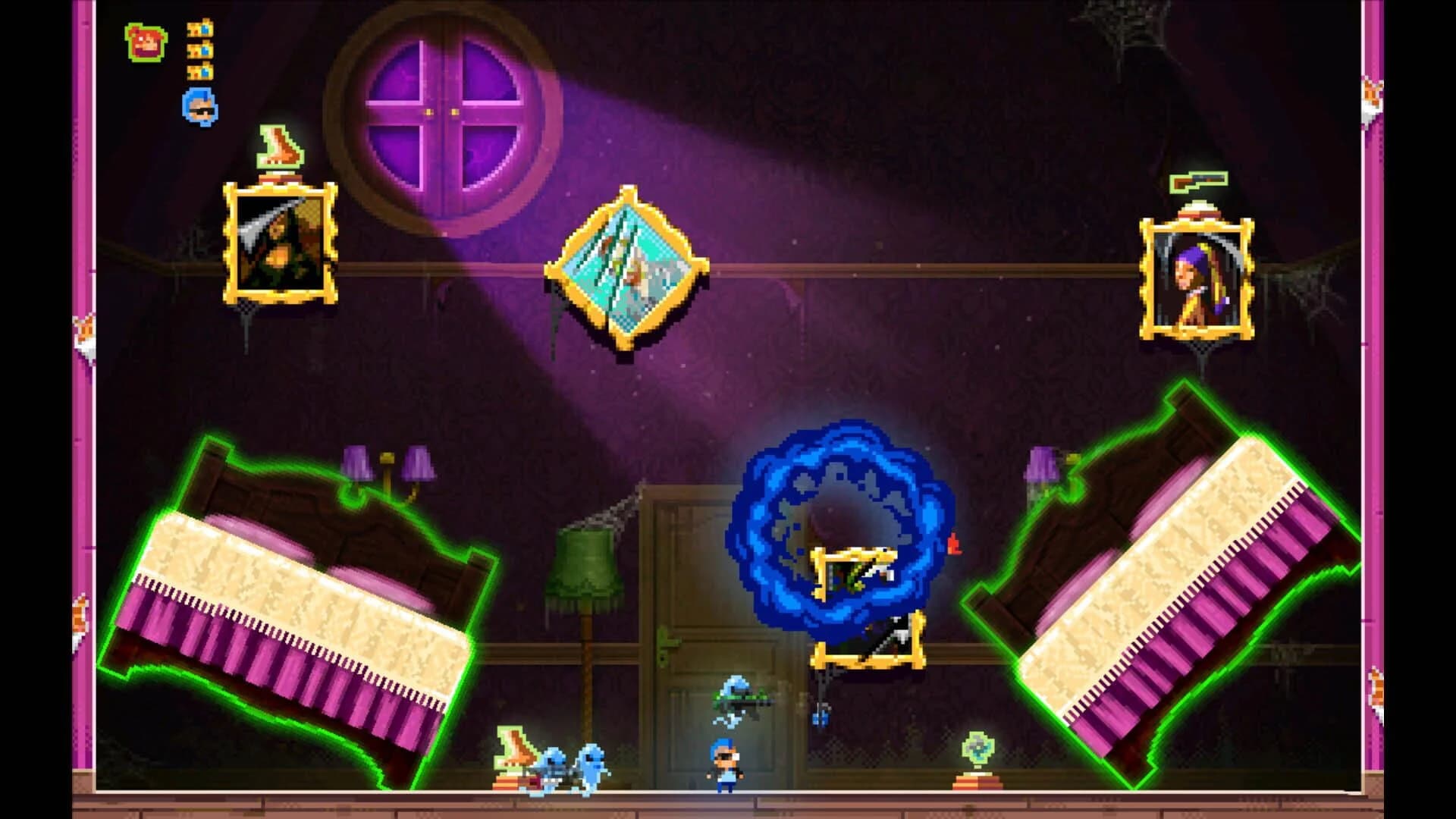Click the middle crown win marker

click(199, 52)
